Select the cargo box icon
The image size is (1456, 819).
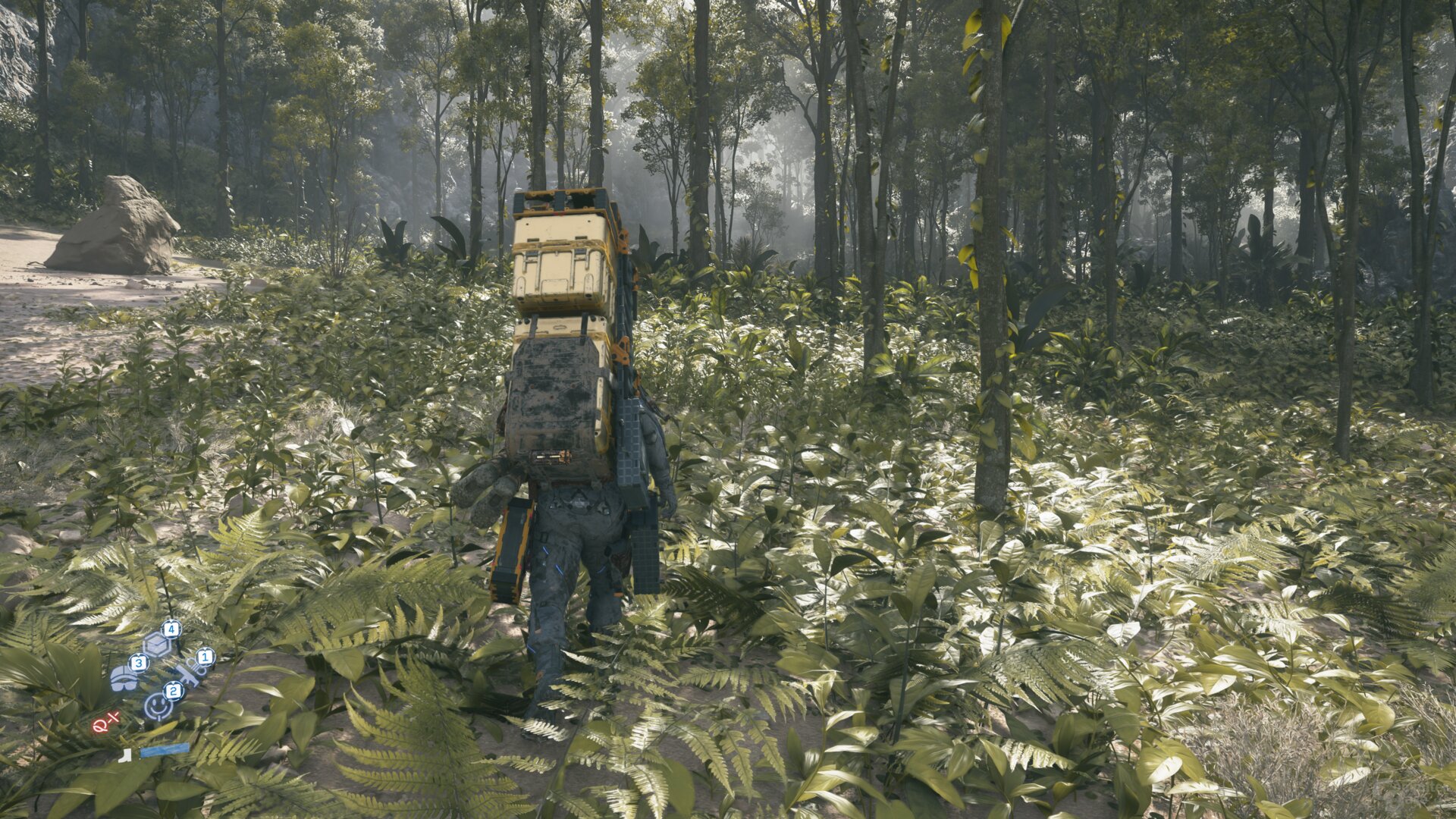click(x=156, y=645)
